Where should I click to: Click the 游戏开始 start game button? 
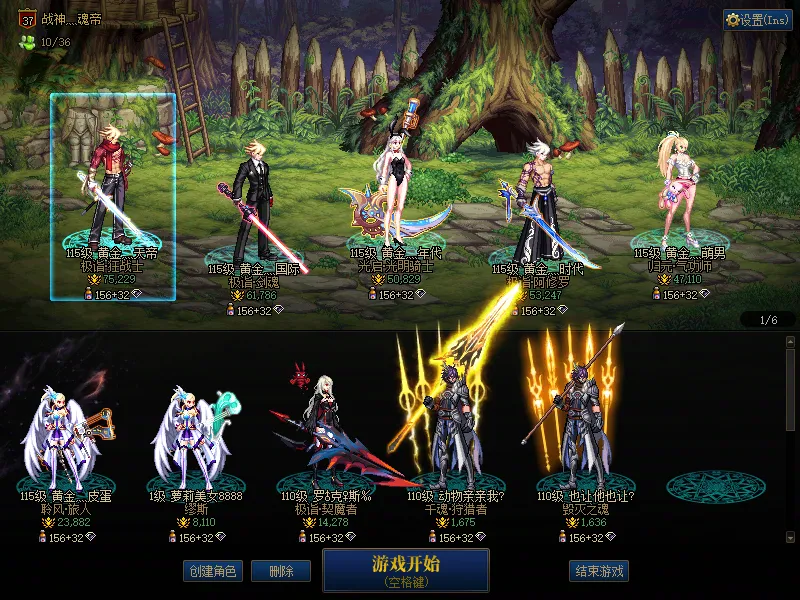click(x=405, y=570)
